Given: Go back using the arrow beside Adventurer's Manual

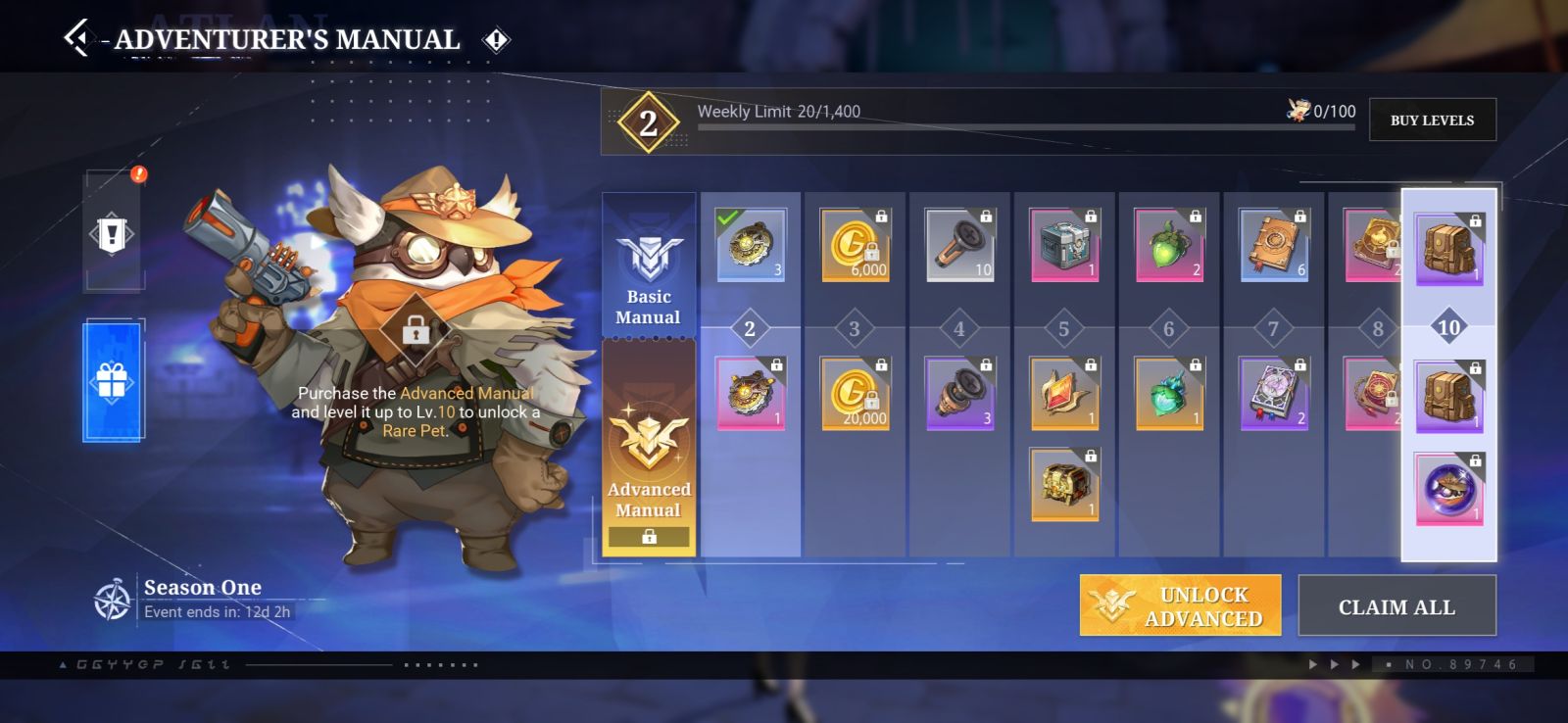Looking at the screenshot, I should click(76, 38).
